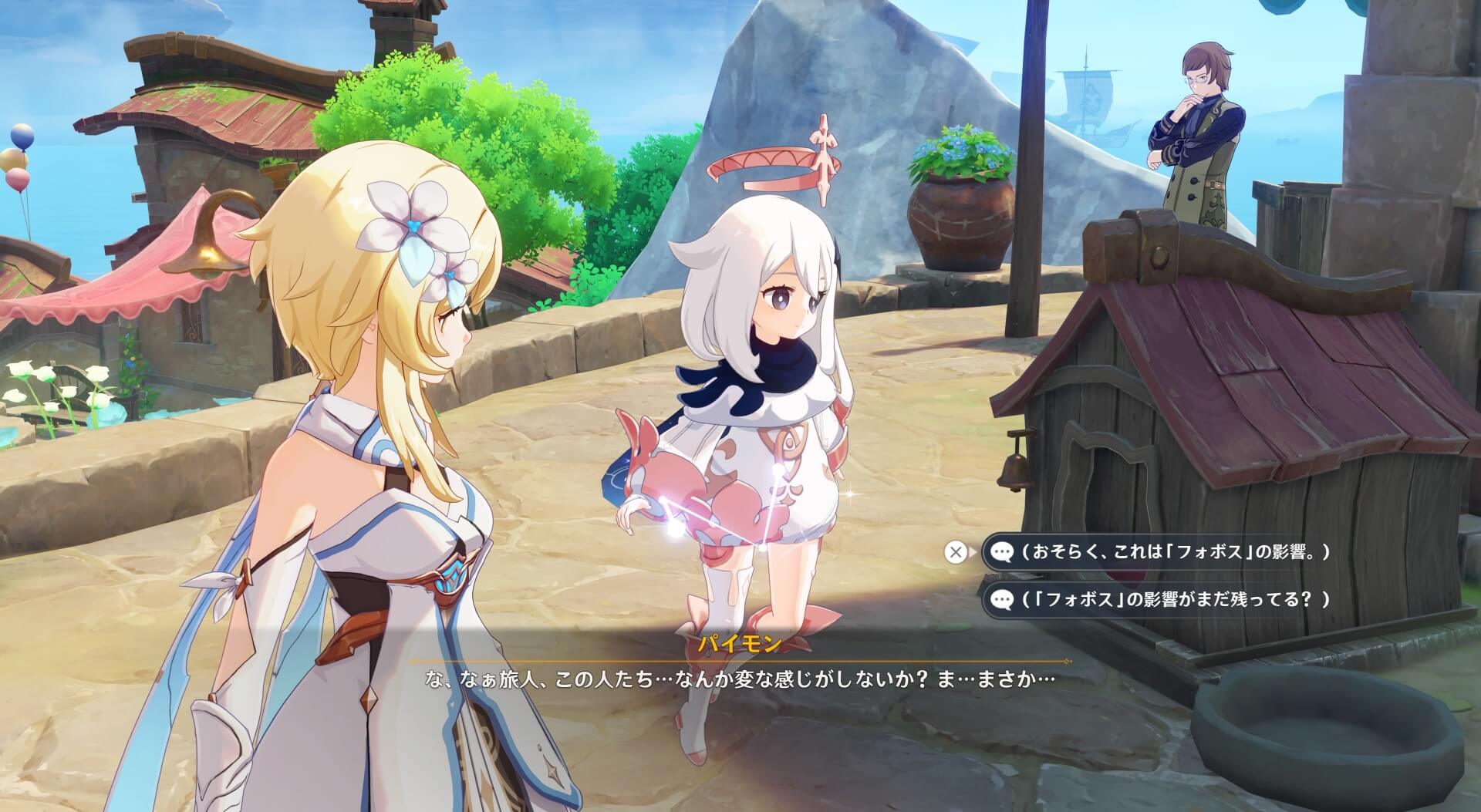This screenshot has width=1481, height=812.
Task: Click the bell hanging on the wooden doghouse
Action: [x=1018, y=470]
